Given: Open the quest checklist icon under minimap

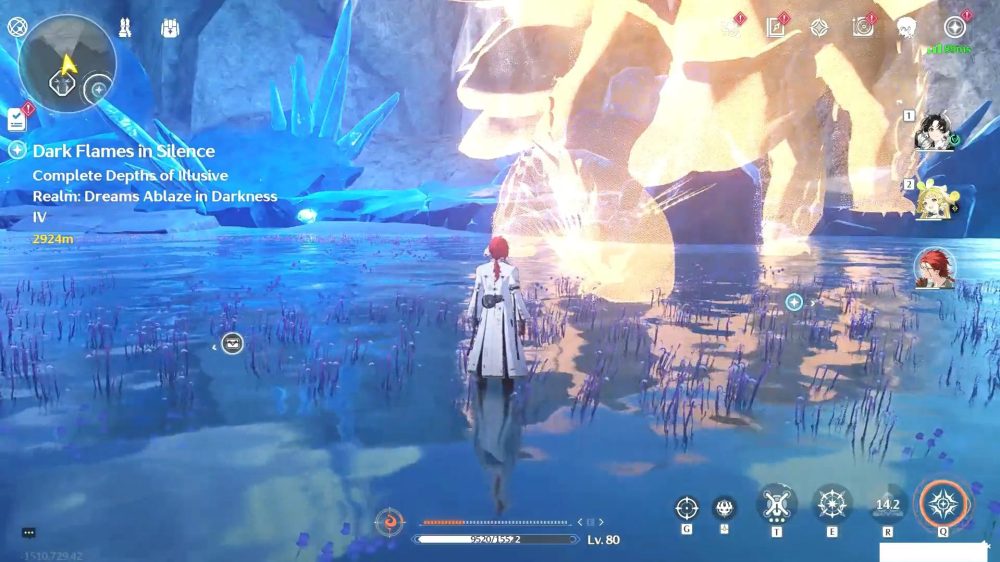Looking at the screenshot, I should pos(16,119).
